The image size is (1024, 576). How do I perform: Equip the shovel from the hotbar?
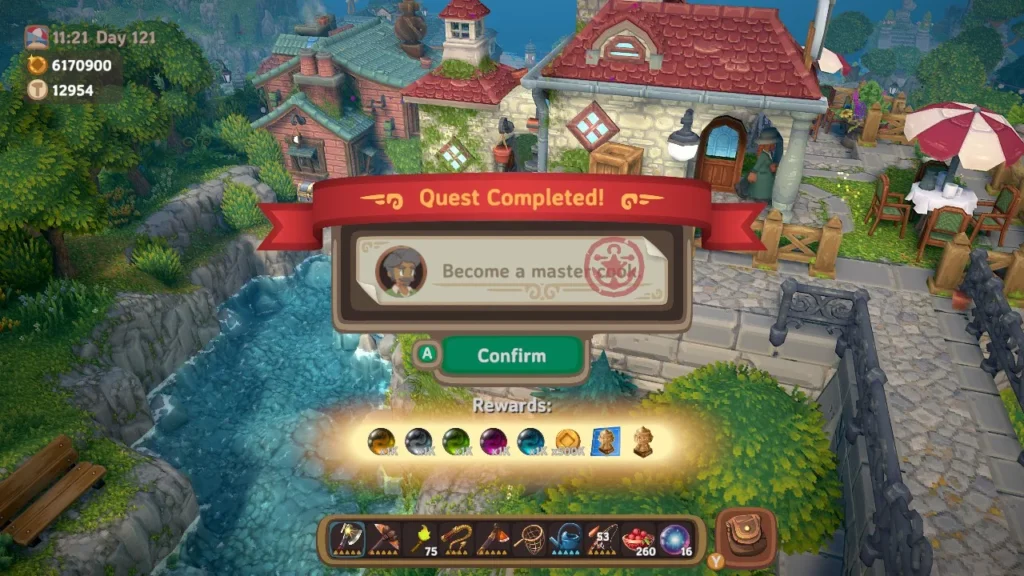pos(494,538)
